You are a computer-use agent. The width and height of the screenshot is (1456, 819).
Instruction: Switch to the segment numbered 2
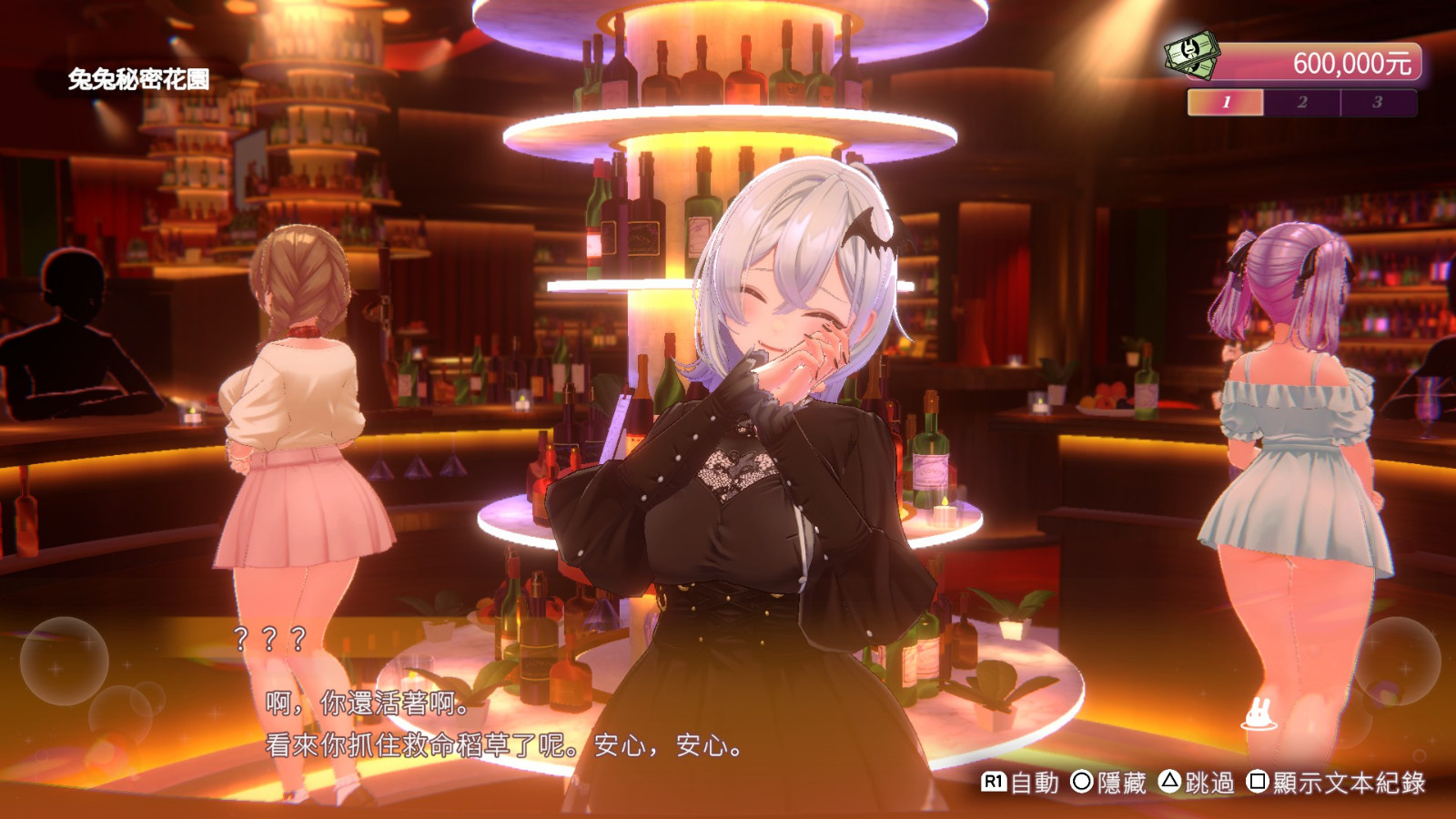(1302, 102)
